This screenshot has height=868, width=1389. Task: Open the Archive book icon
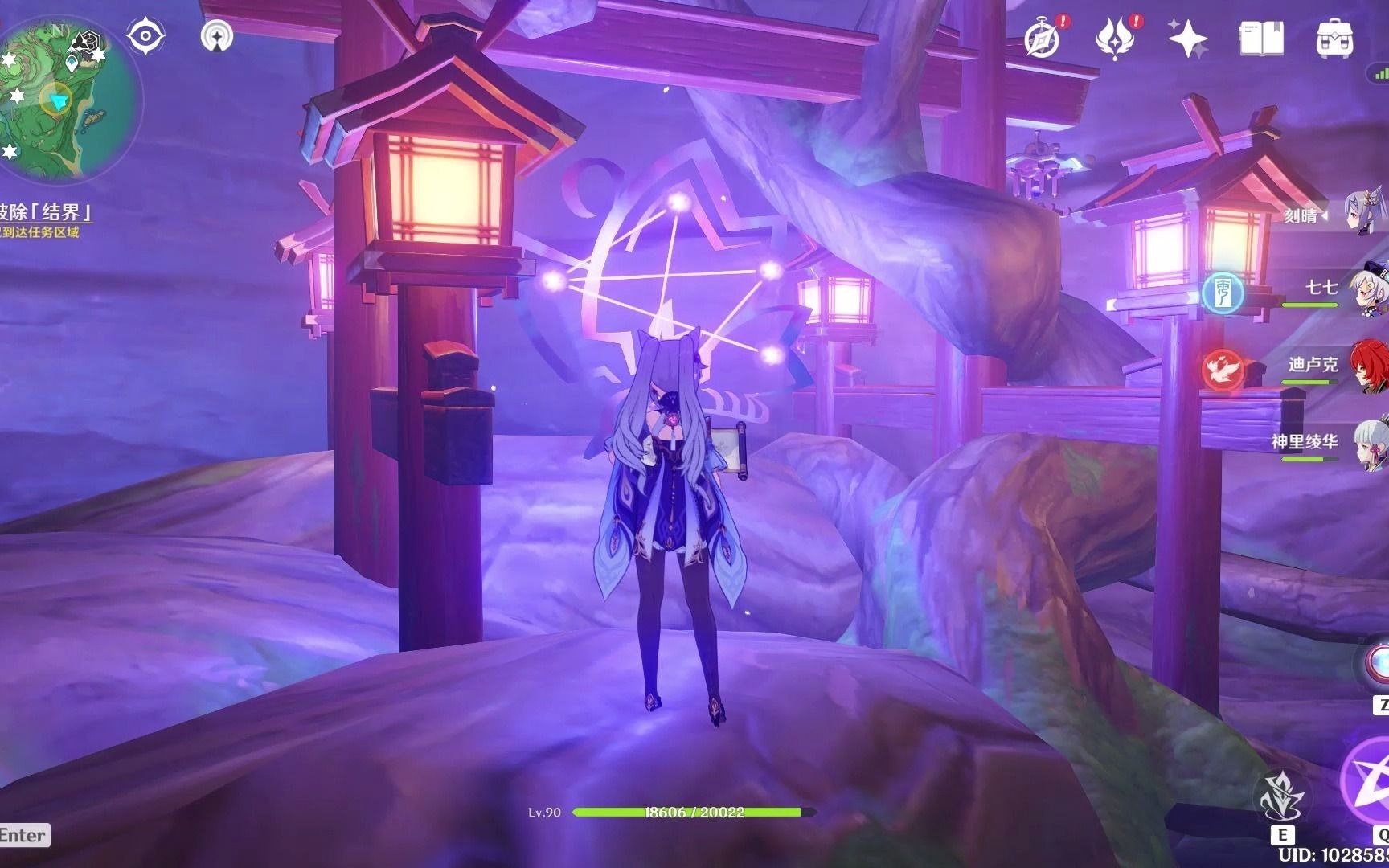pos(1261,38)
